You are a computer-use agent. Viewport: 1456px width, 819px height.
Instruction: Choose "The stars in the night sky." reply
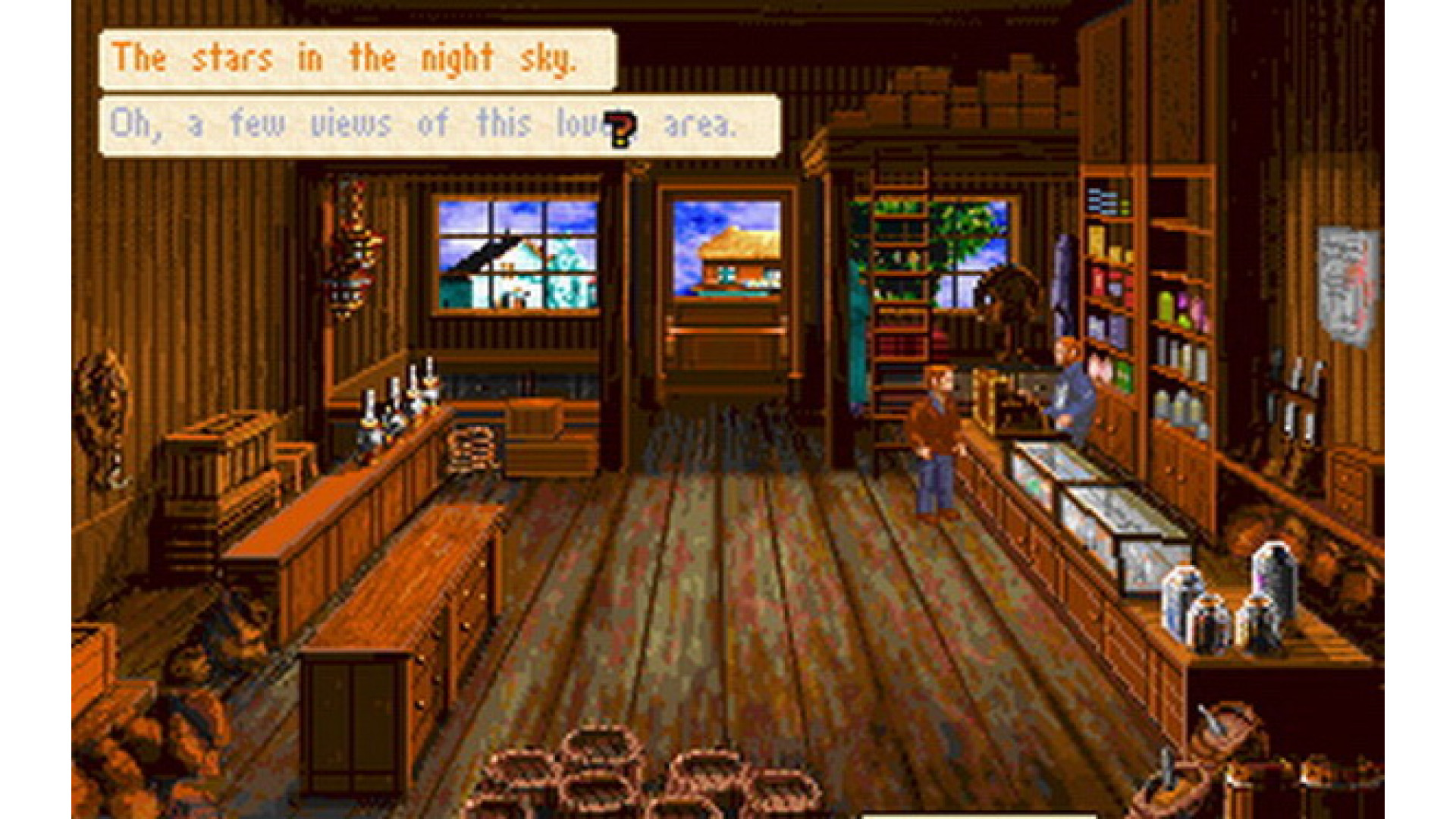pyautogui.click(x=356, y=60)
